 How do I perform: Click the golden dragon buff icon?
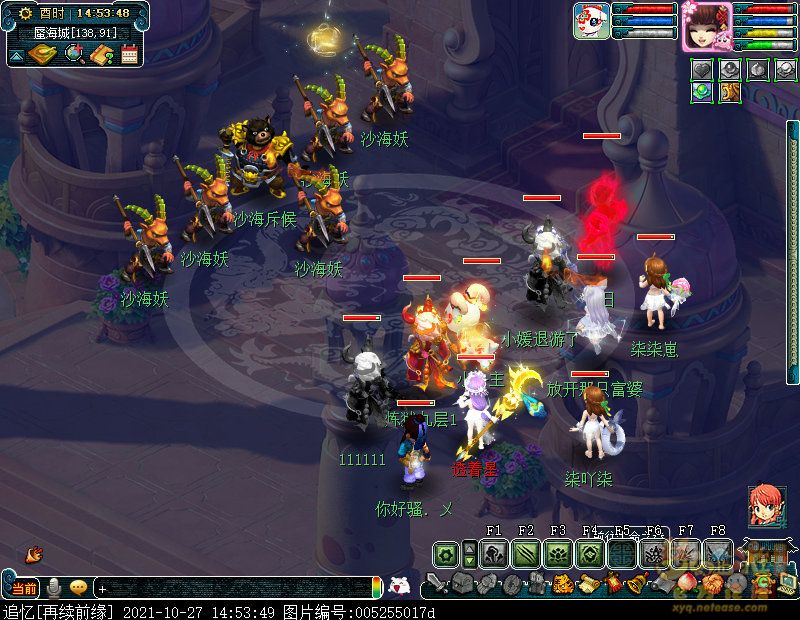click(730, 92)
